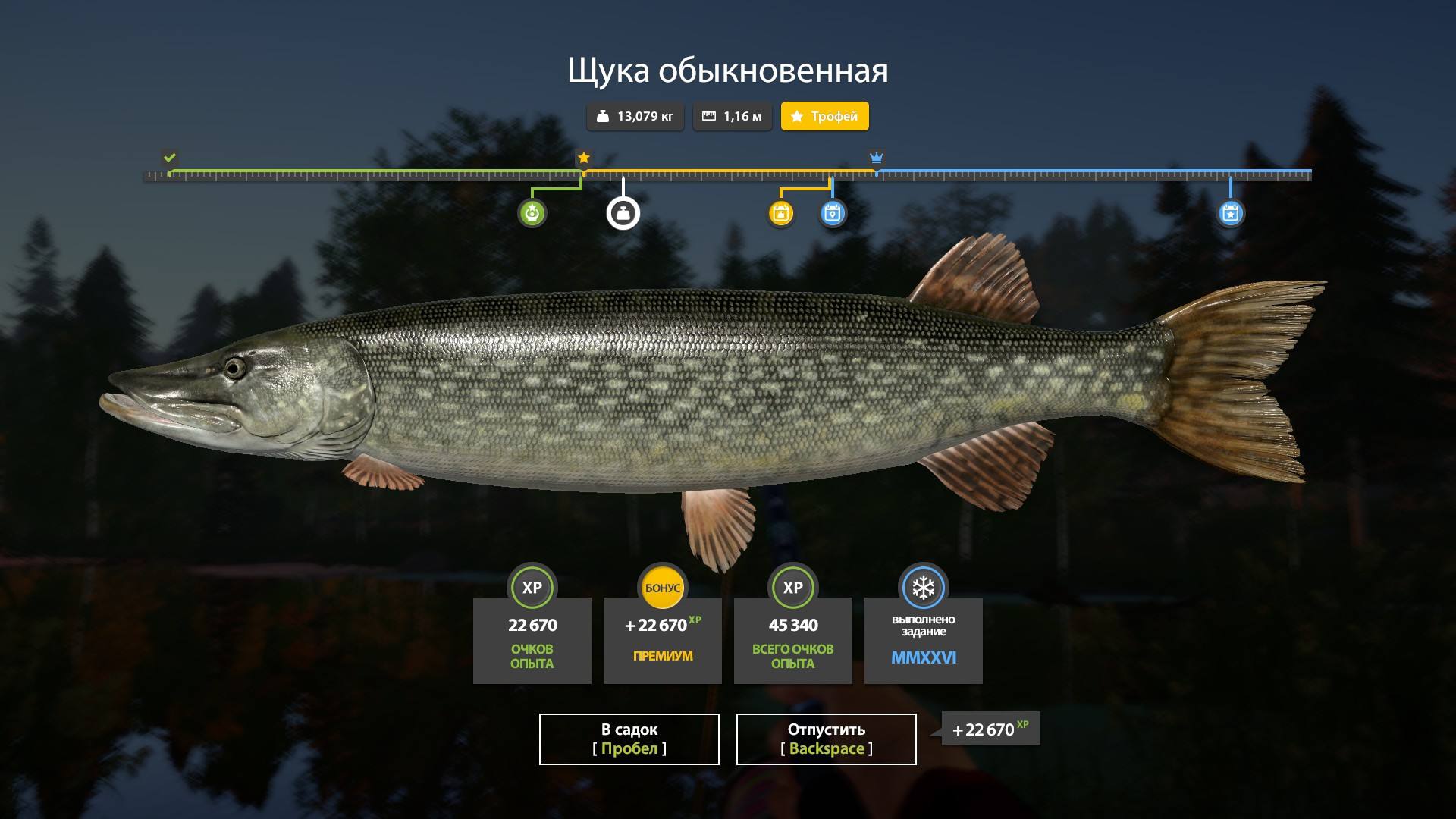1456x819 pixels.
Task: Click the far-right blue star calendar marker
Action: click(1230, 213)
